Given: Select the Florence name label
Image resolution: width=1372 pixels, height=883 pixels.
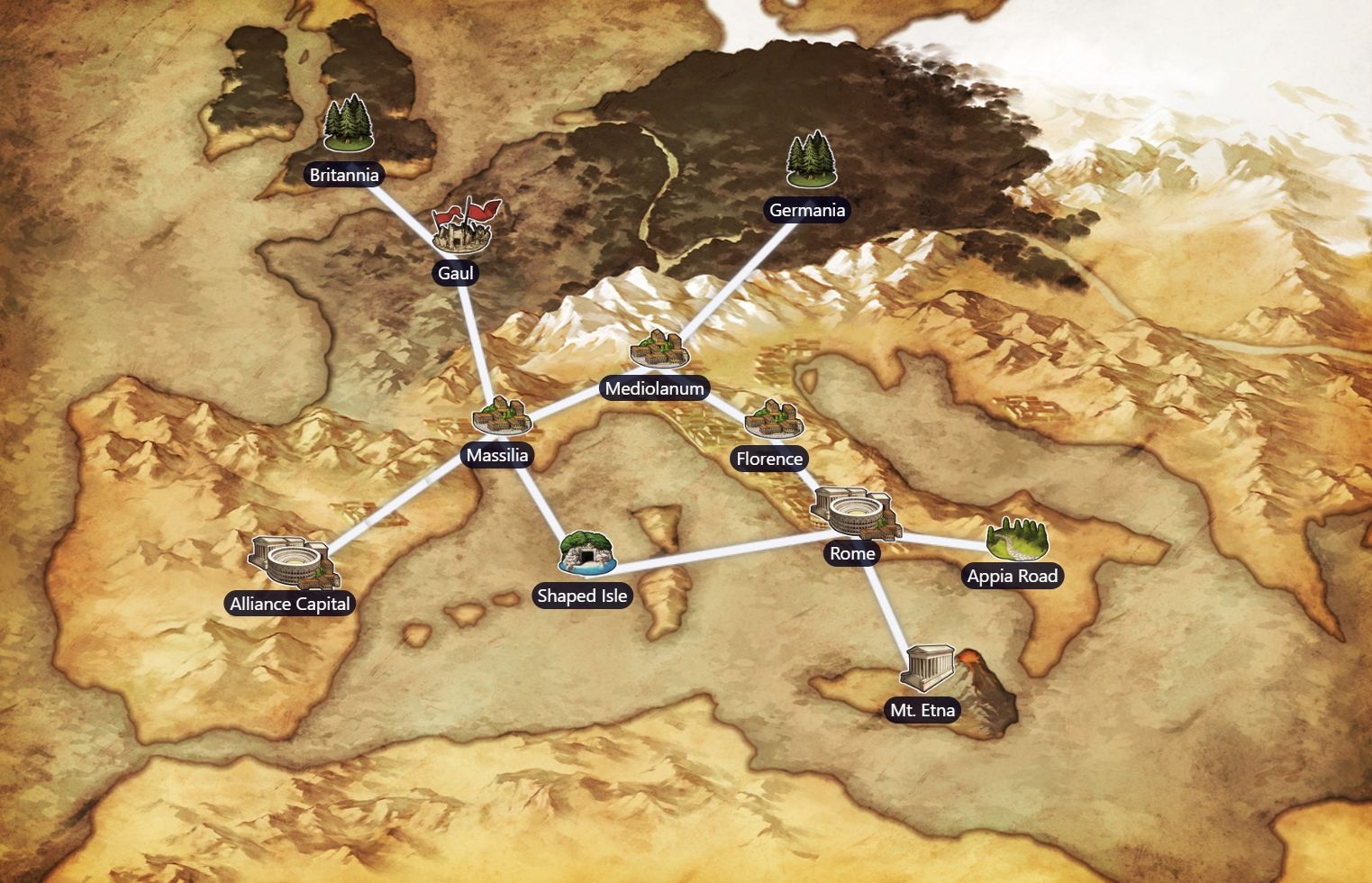Looking at the screenshot, I should click(x=769, y=459).
